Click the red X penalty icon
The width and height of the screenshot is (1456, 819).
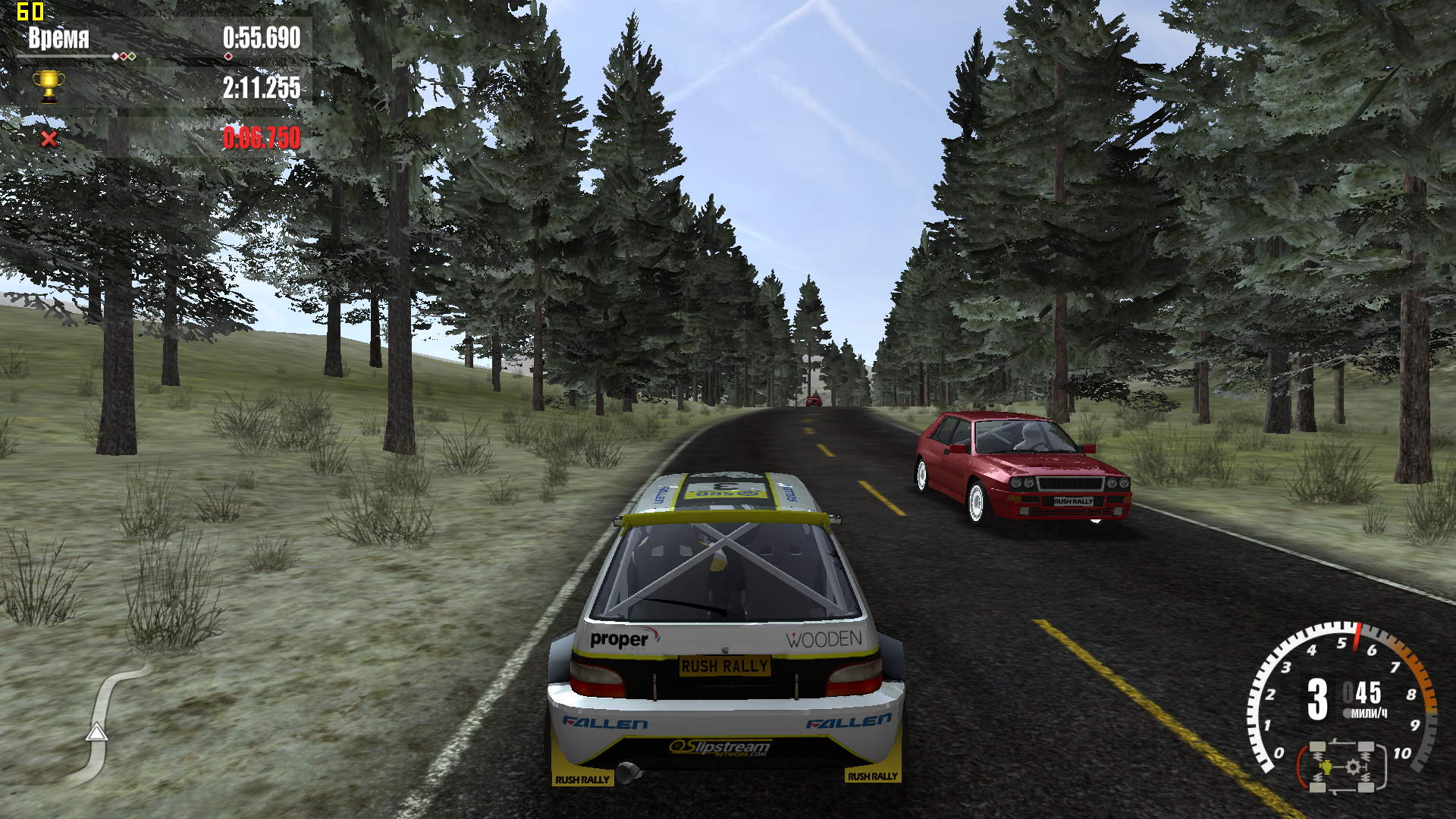tap(49, 139)
